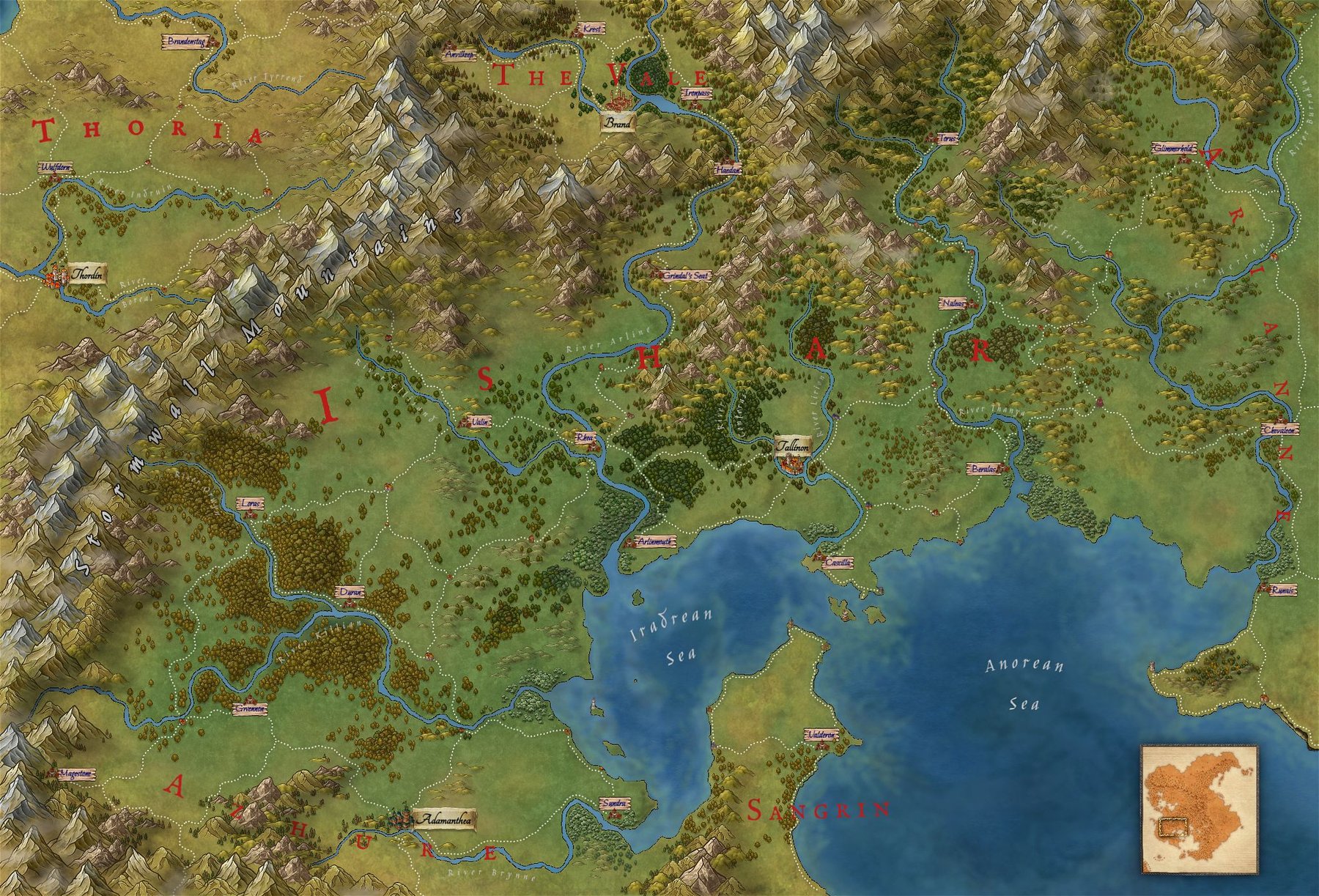Click the Chevaleon town label
The height and width of the screenshot is (896, 1319).
[x=1279, y=430]
